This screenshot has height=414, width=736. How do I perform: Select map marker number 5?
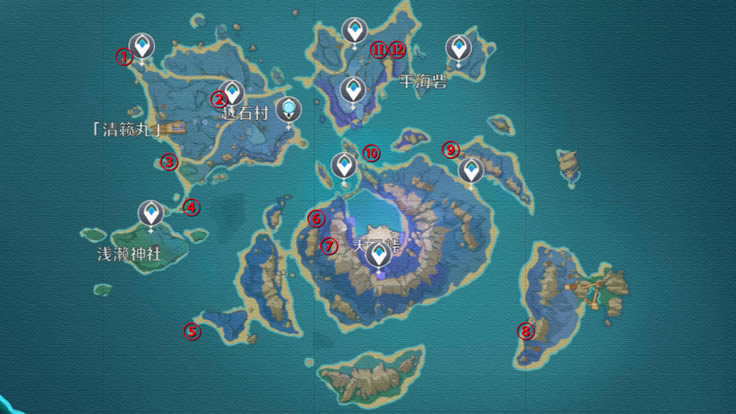tap(192, 332)
